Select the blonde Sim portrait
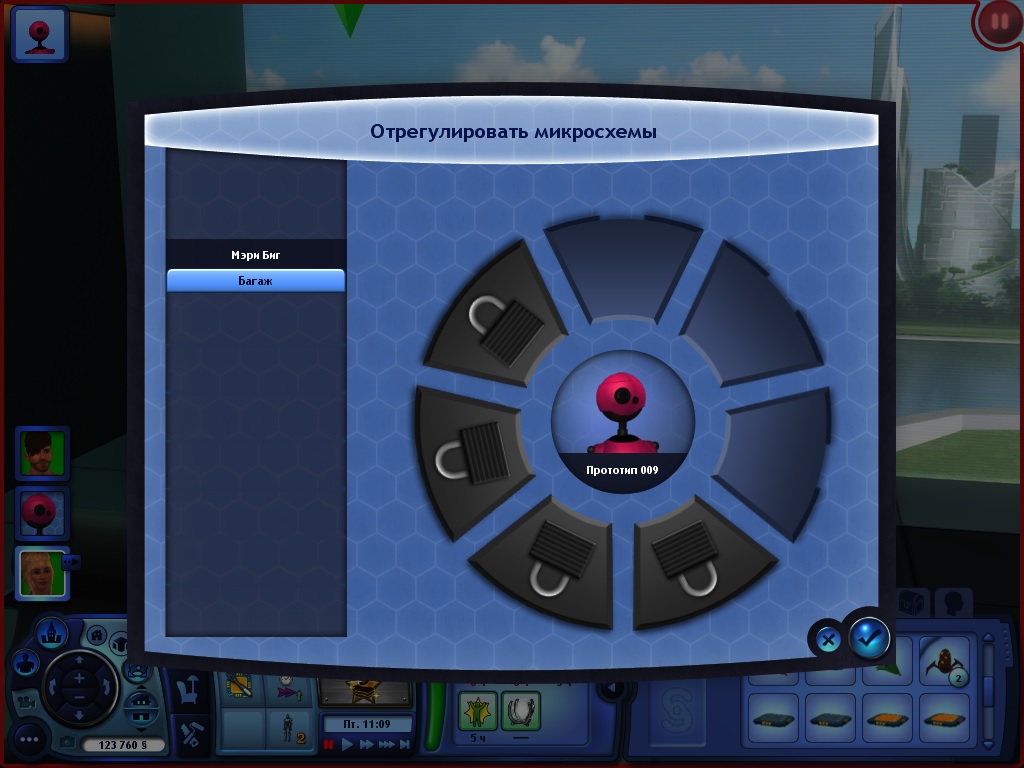 tap(41, 573)
